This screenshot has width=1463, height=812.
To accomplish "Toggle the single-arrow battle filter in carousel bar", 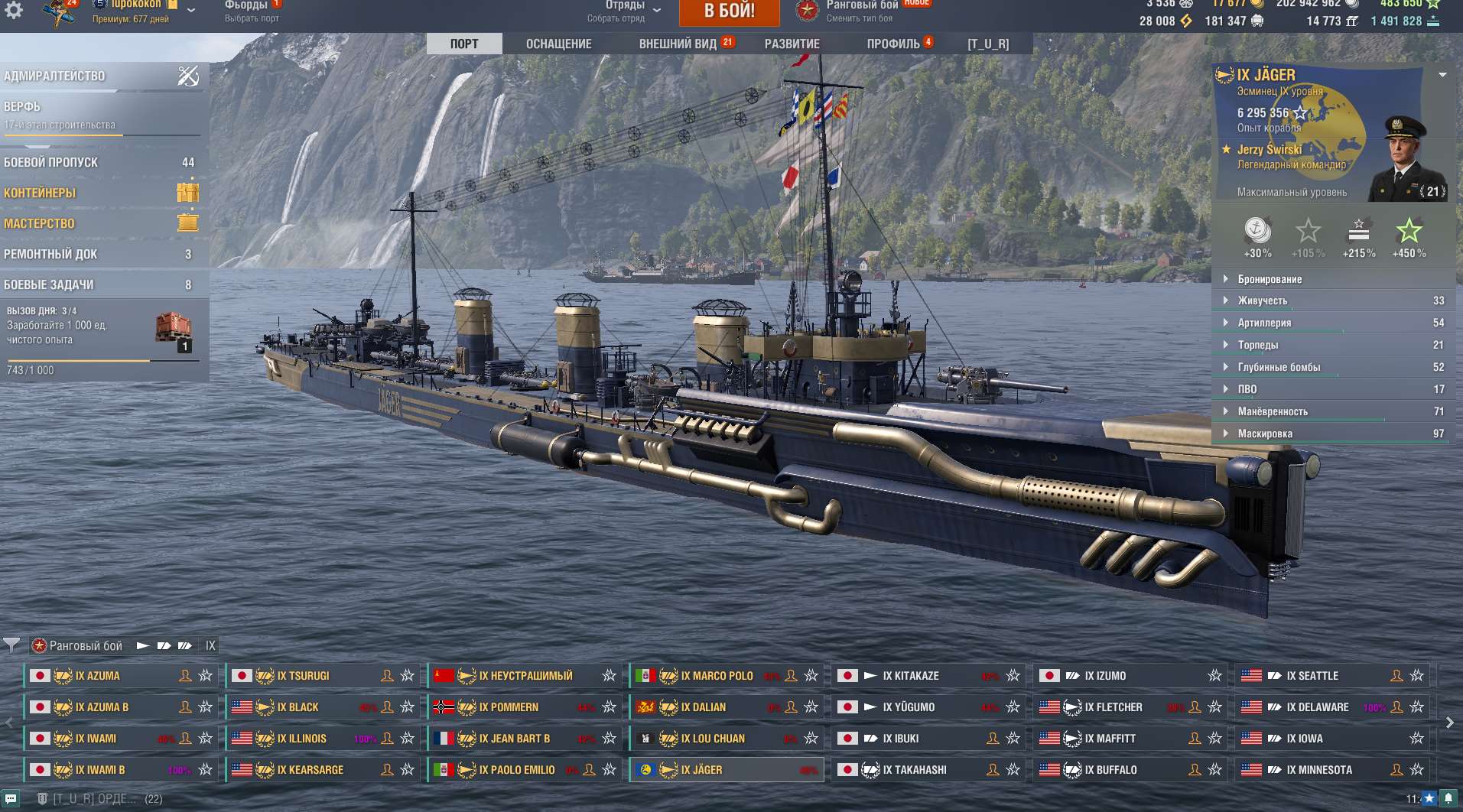I will point(143,645).
